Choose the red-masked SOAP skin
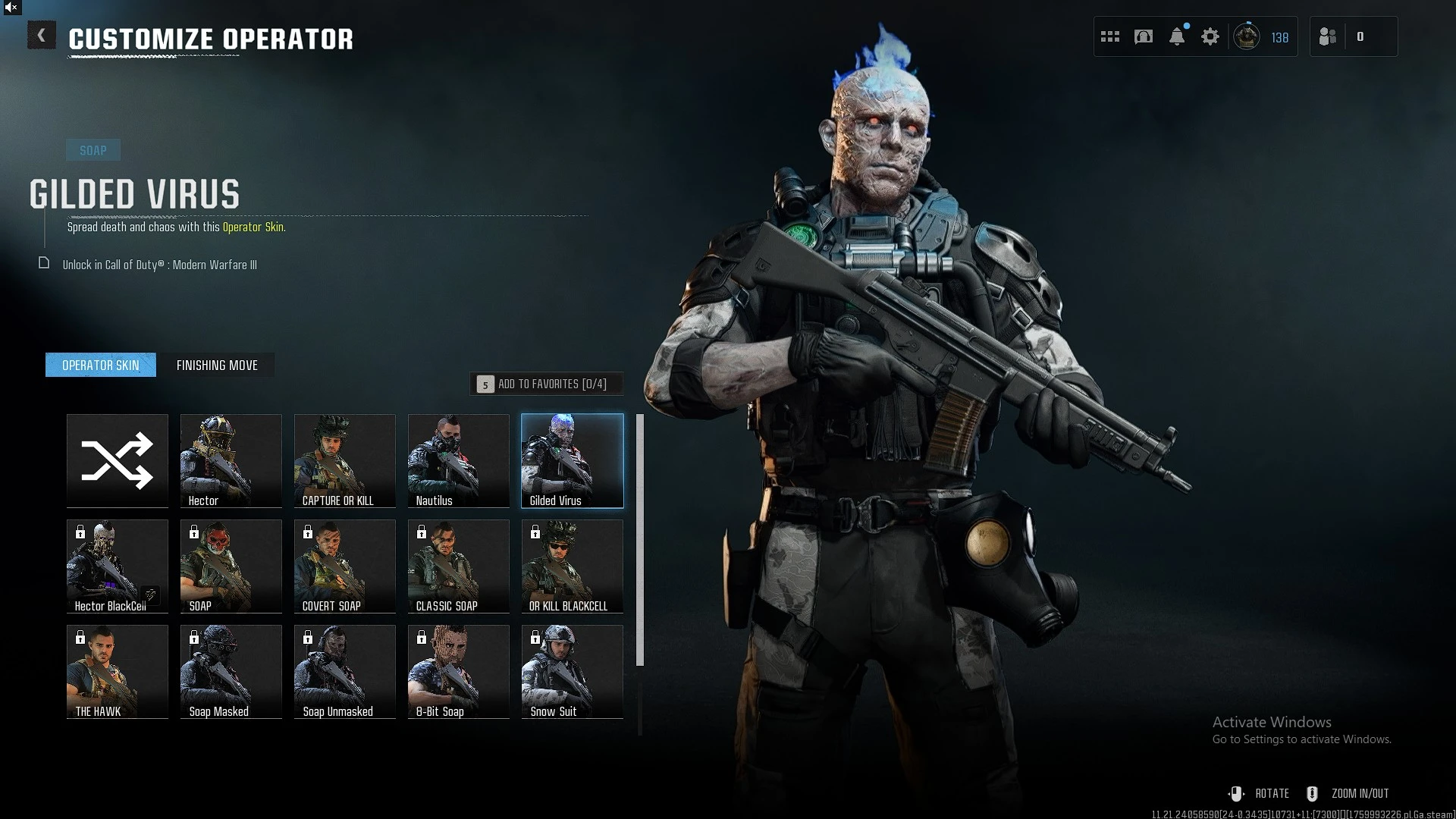 click(x=231, y=566)
